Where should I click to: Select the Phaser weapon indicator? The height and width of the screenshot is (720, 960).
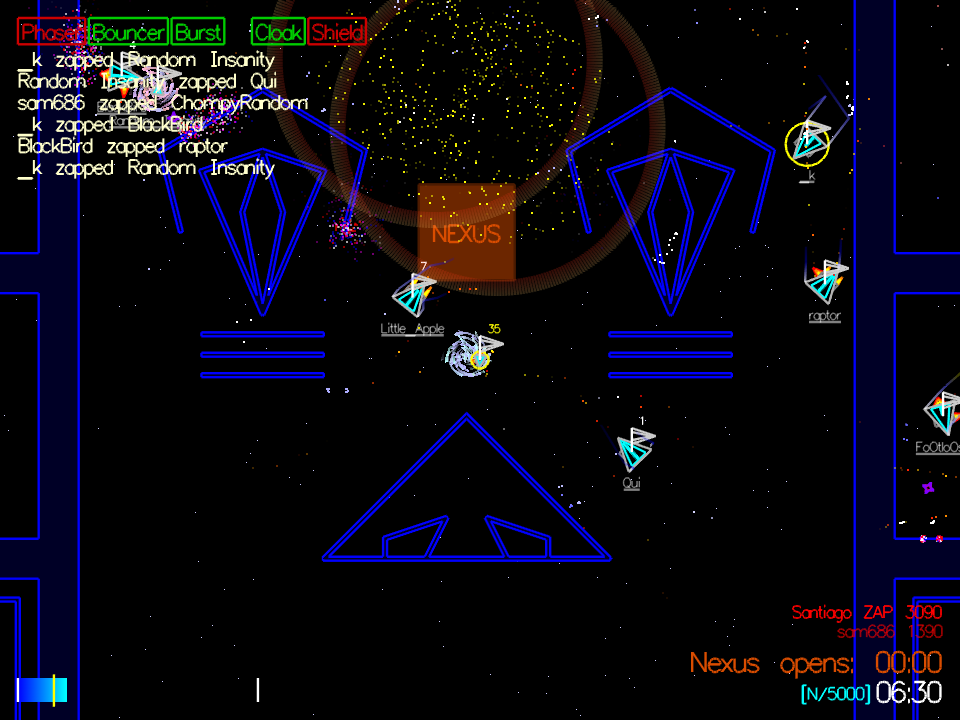[x=51, y=32]
